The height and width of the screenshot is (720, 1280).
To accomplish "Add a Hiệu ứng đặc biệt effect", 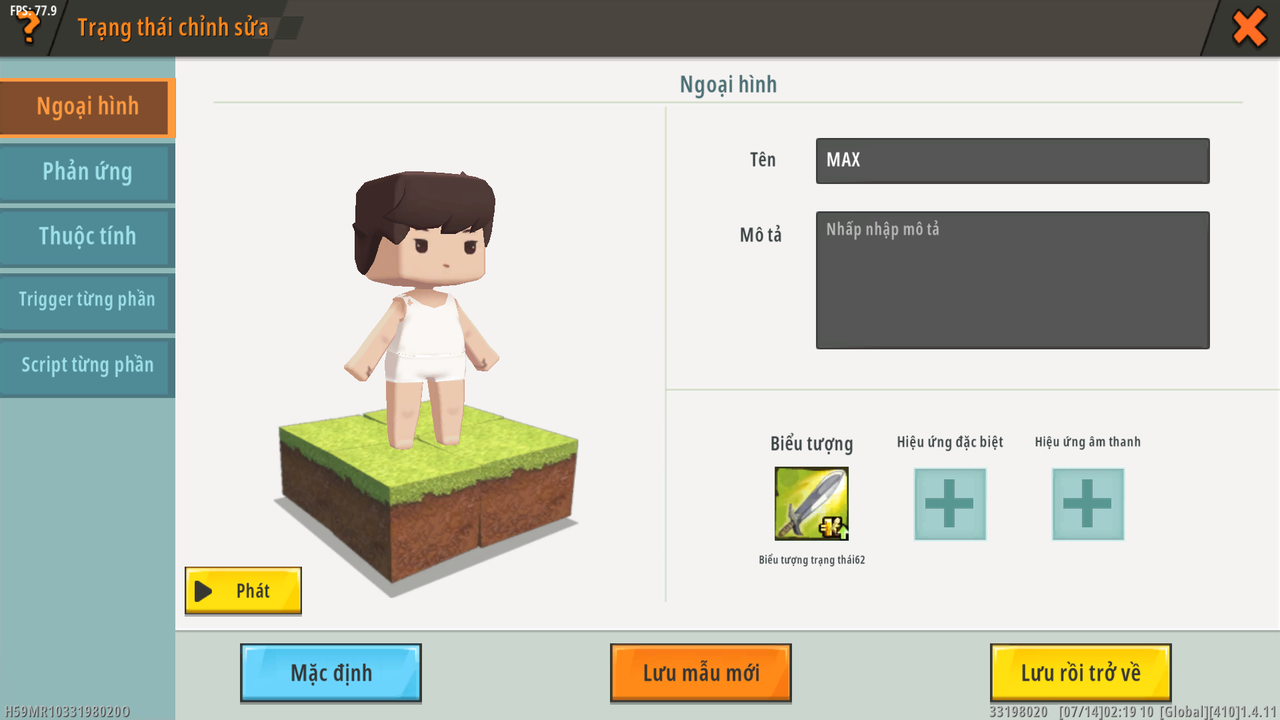I will [949, 504].
